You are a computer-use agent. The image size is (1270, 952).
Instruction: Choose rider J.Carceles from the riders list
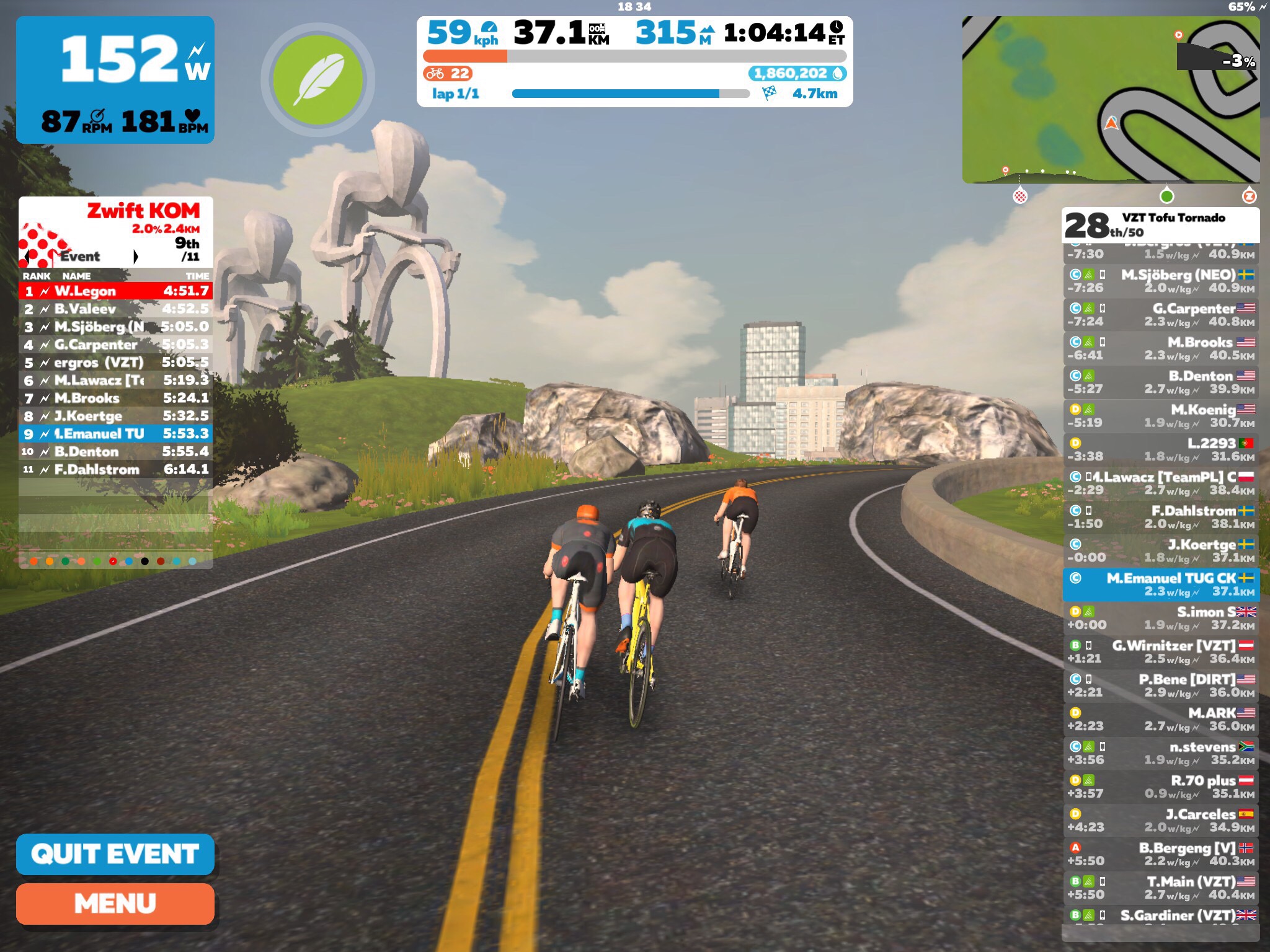[x=1161, y=820]
